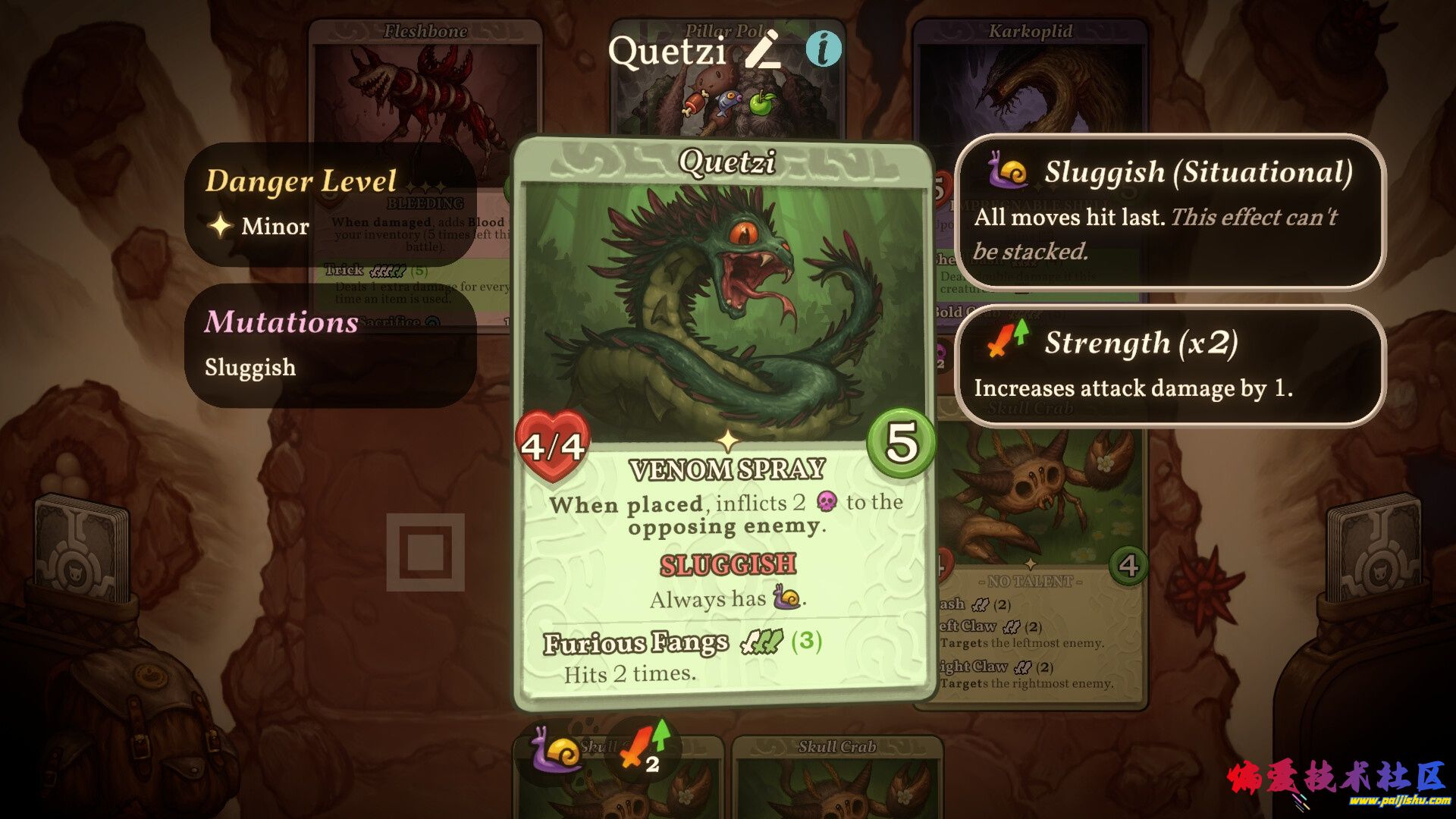Click the Mutations panel
Screen dimensions: 1456x819
click(330, 345)
